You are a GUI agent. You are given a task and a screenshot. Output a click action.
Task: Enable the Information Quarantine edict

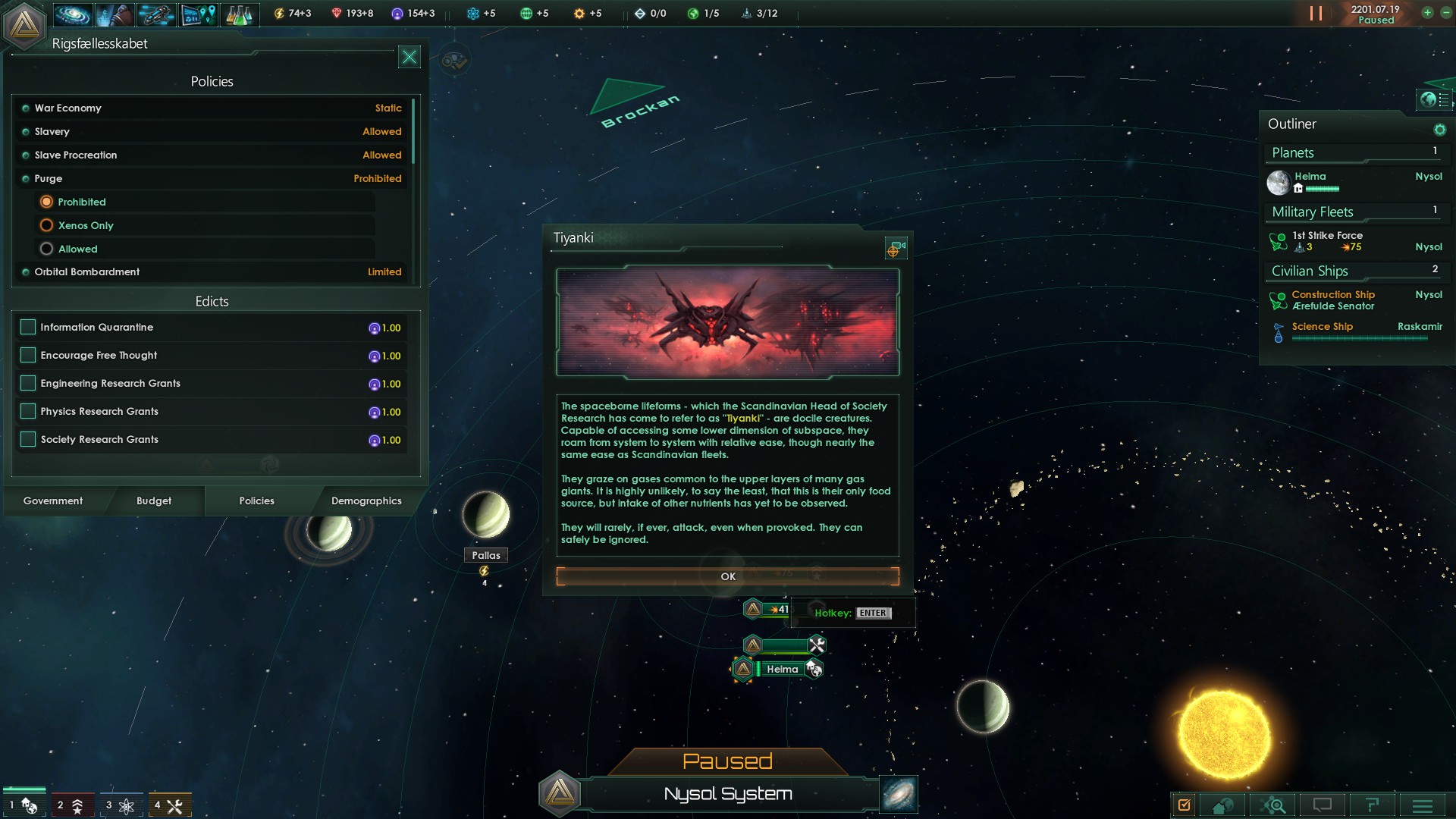point(28,327)
